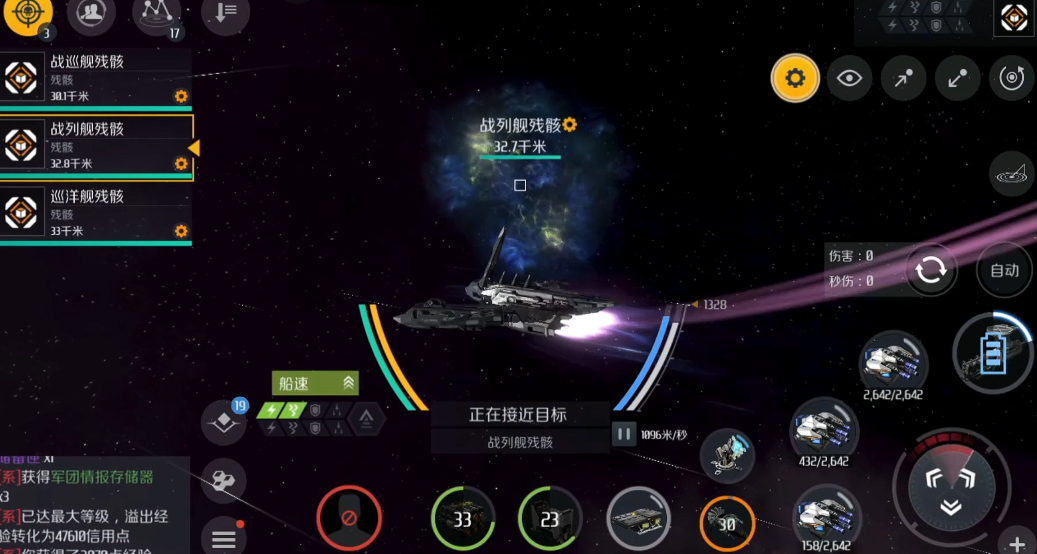Expand the 船速 ship speed panel
The width and height of the screenshot is (1037, 554).
pyautogui.click(x=314, y=383)
